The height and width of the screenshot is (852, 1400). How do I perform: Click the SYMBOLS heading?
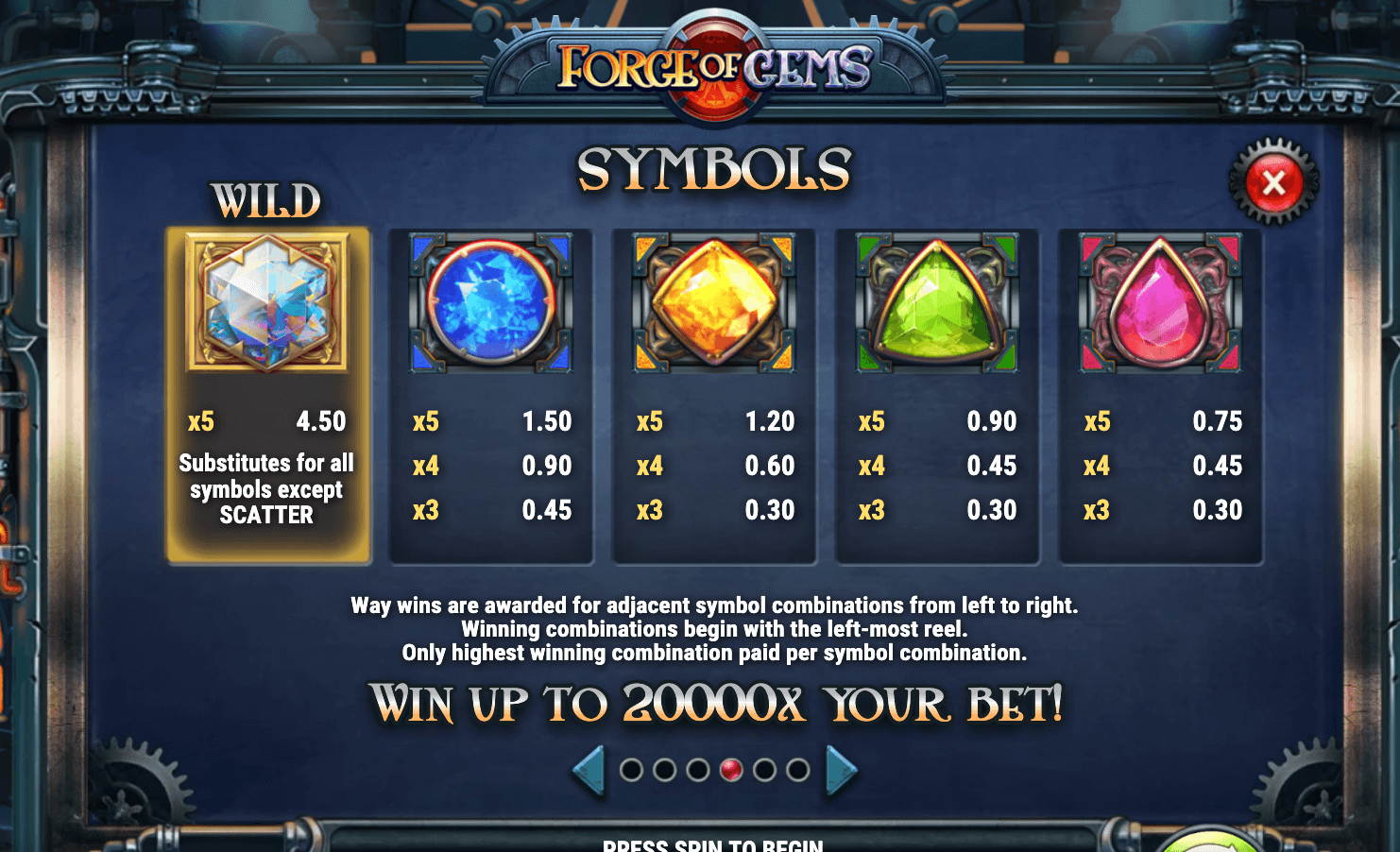pos(714,170)
